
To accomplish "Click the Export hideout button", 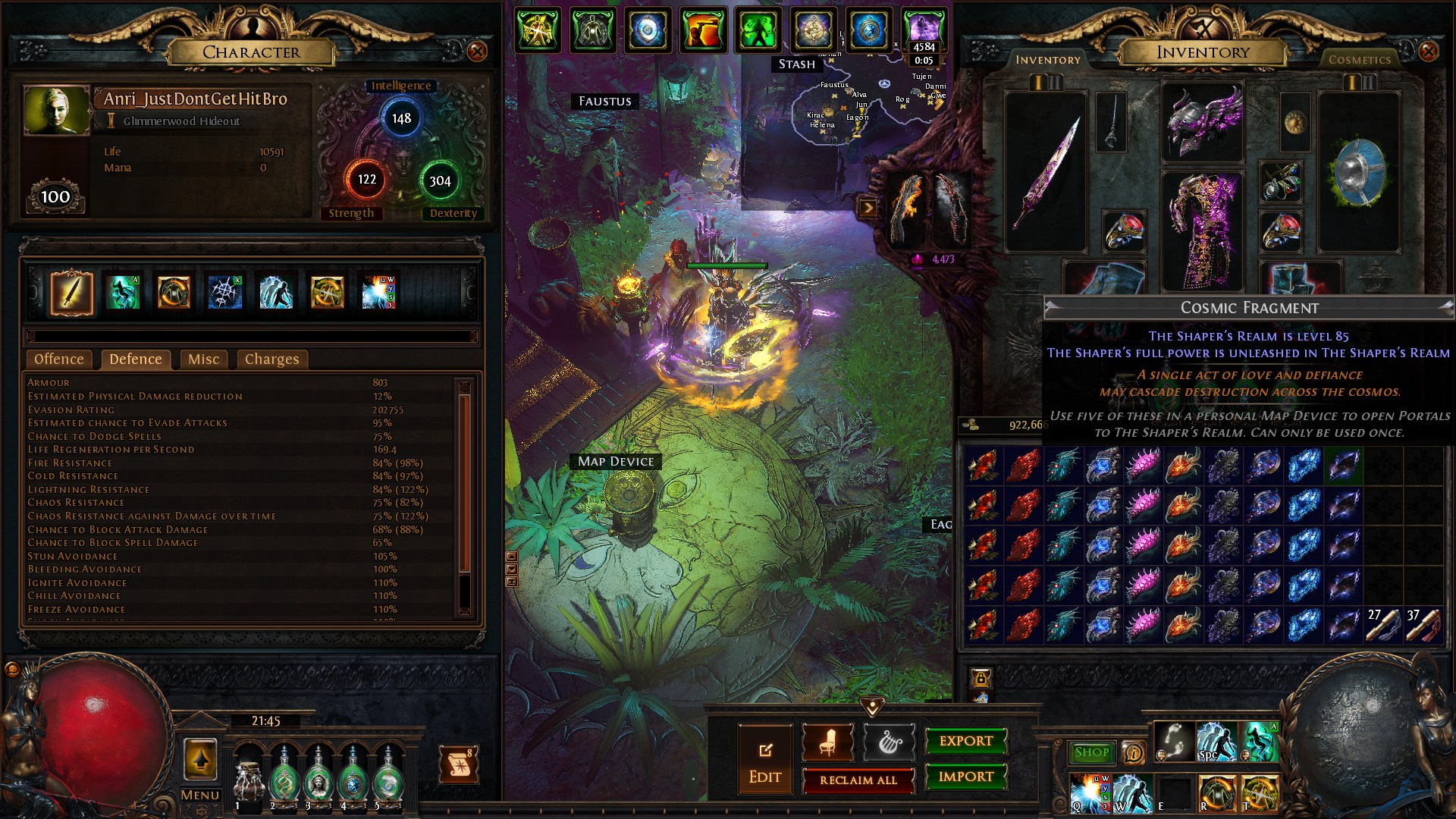I will click(x=965, y=741).
